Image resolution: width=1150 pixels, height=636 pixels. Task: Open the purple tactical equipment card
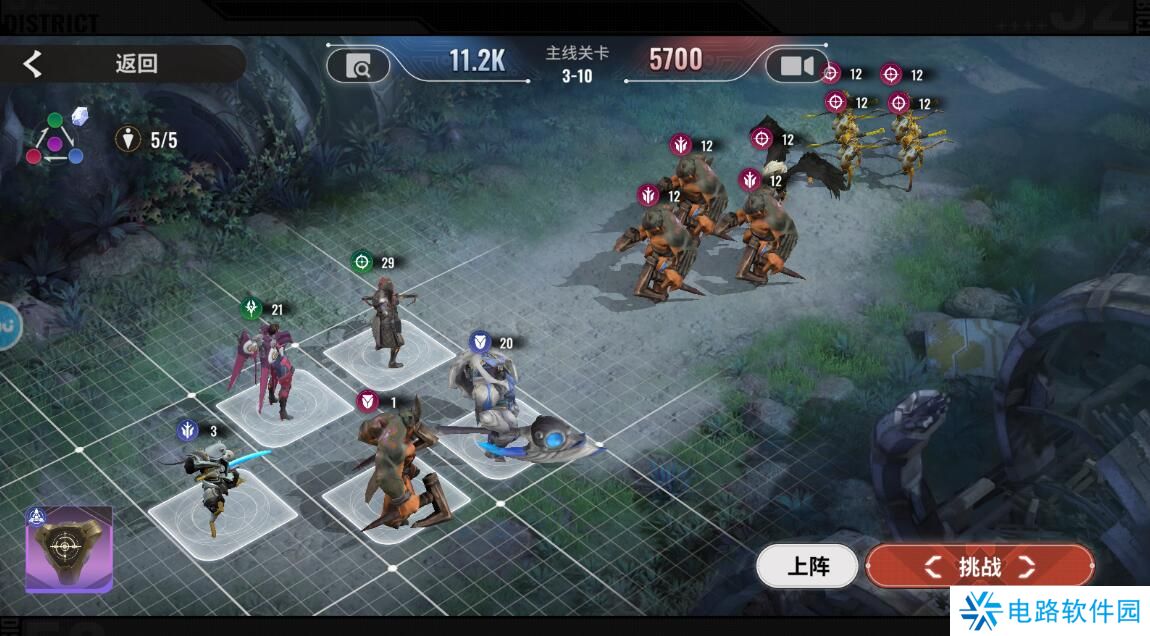(x=68, y=549)
